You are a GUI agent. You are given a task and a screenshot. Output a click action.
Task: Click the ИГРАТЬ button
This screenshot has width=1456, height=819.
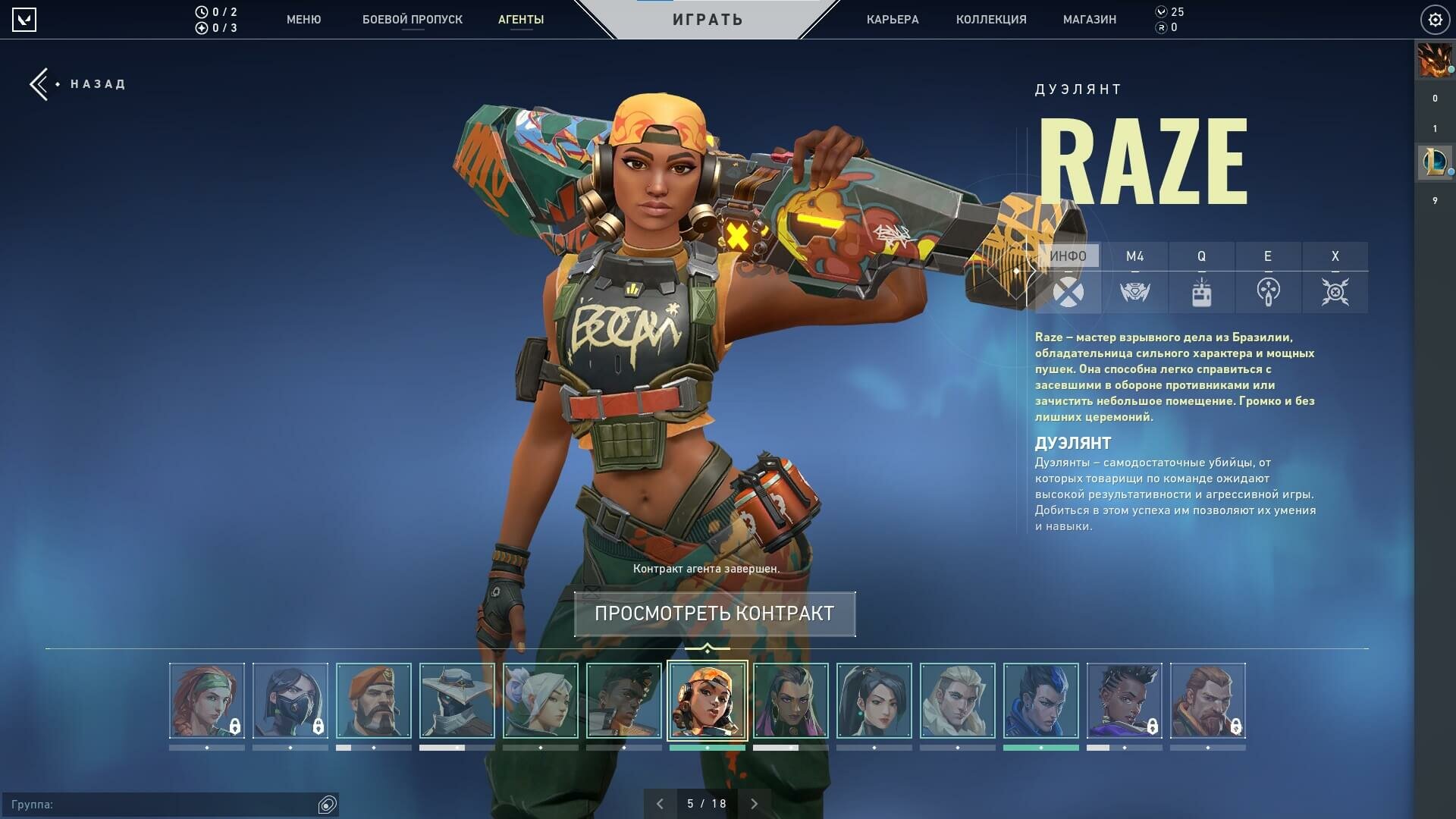click(708, 20)
